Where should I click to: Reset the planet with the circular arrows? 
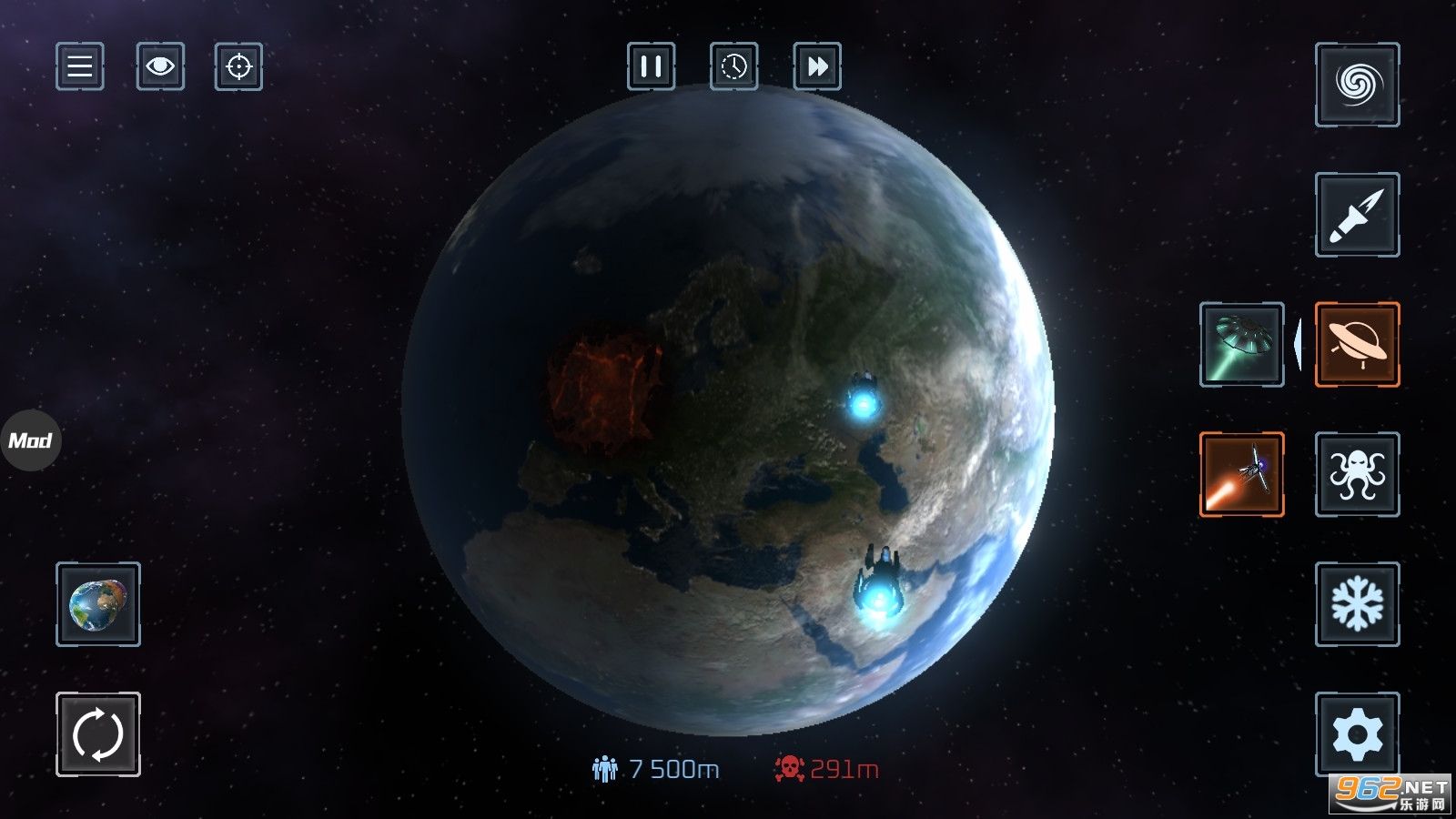tap(98, 734)
